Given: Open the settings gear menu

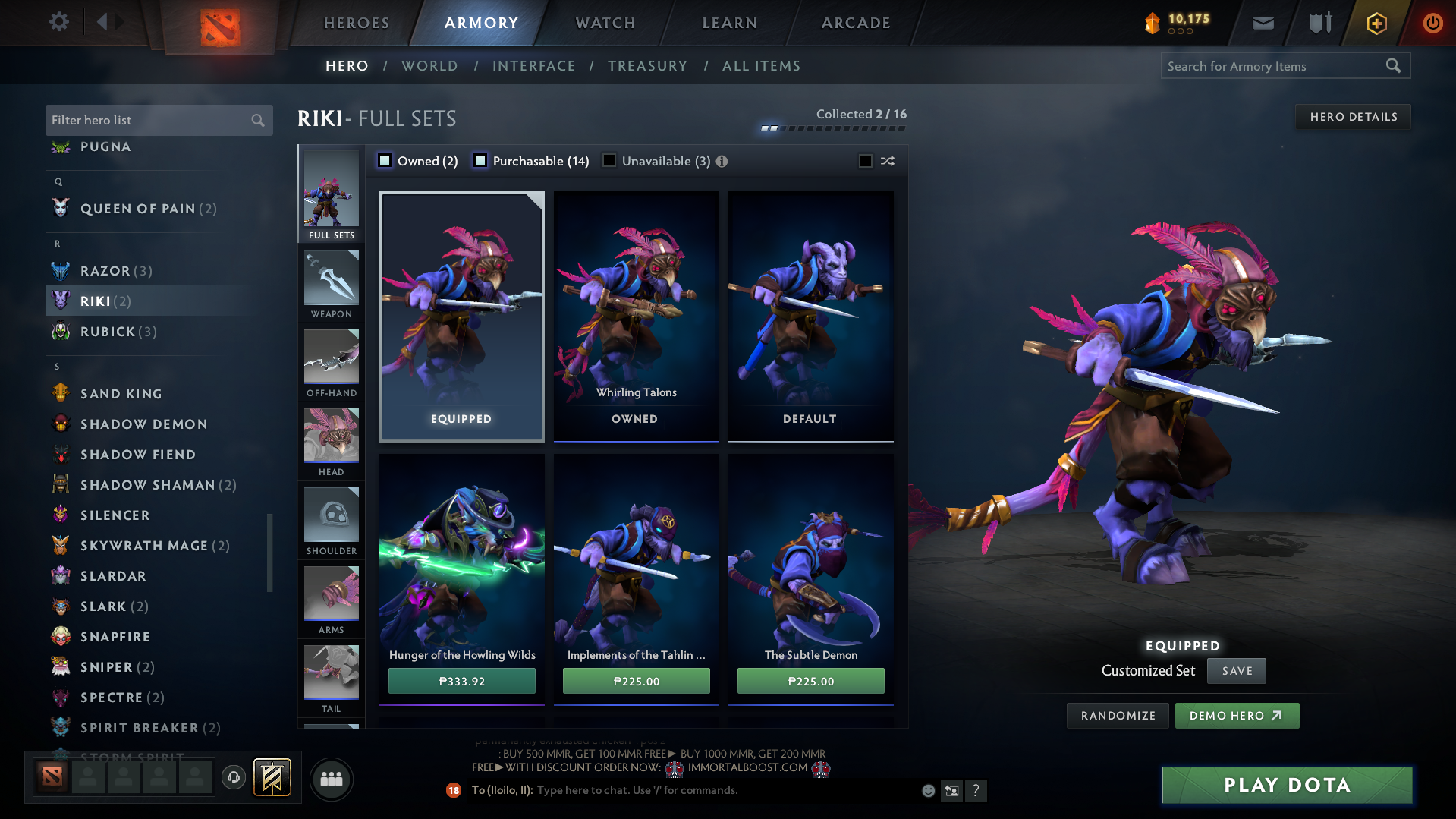Looking at the screenshot, I should point(58,22).
